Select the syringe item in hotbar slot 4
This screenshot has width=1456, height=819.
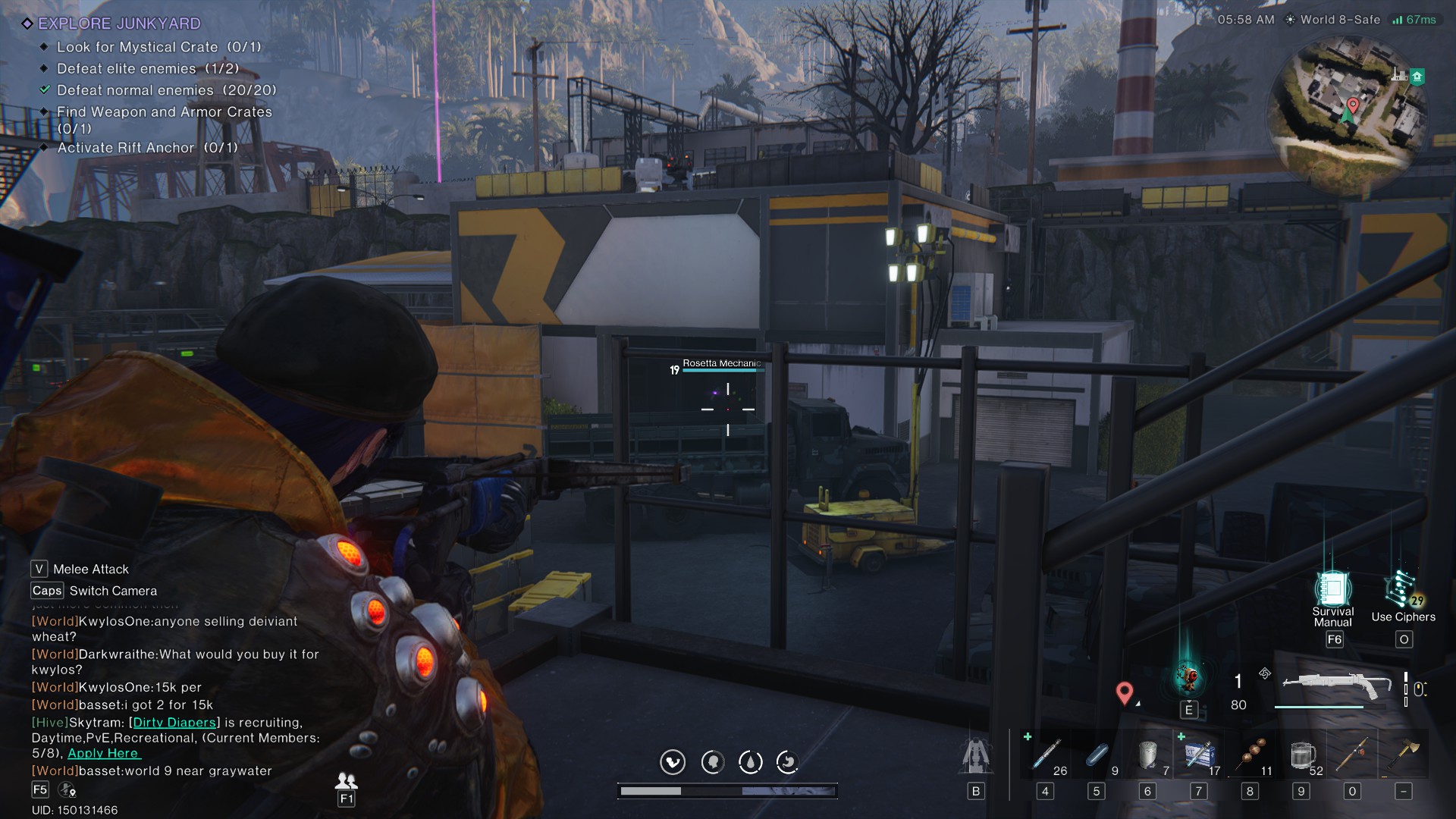[x=1046, y=755]
